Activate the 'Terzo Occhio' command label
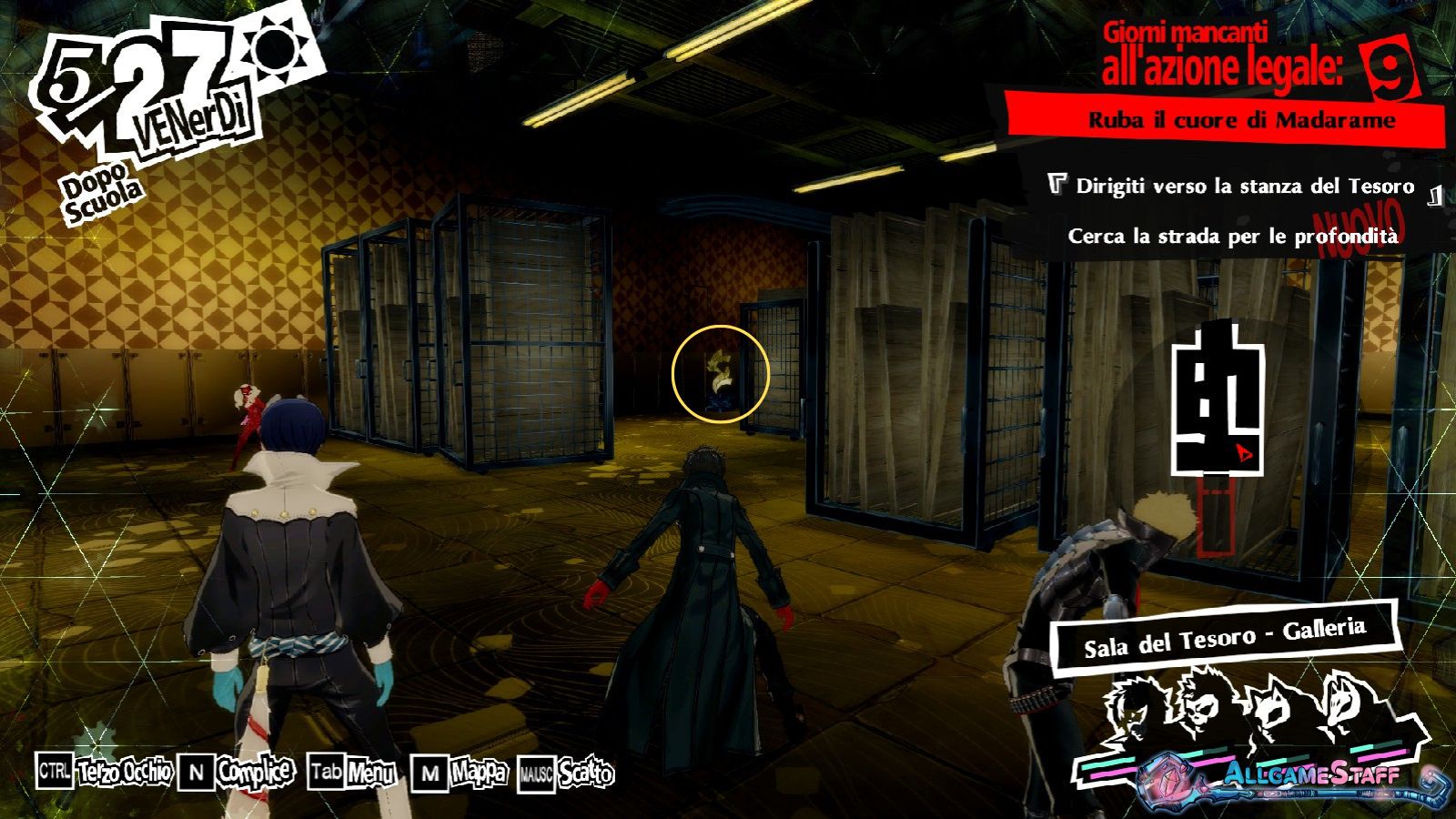The height and width of the screenshot is (819, 1456). coord(125,773)
